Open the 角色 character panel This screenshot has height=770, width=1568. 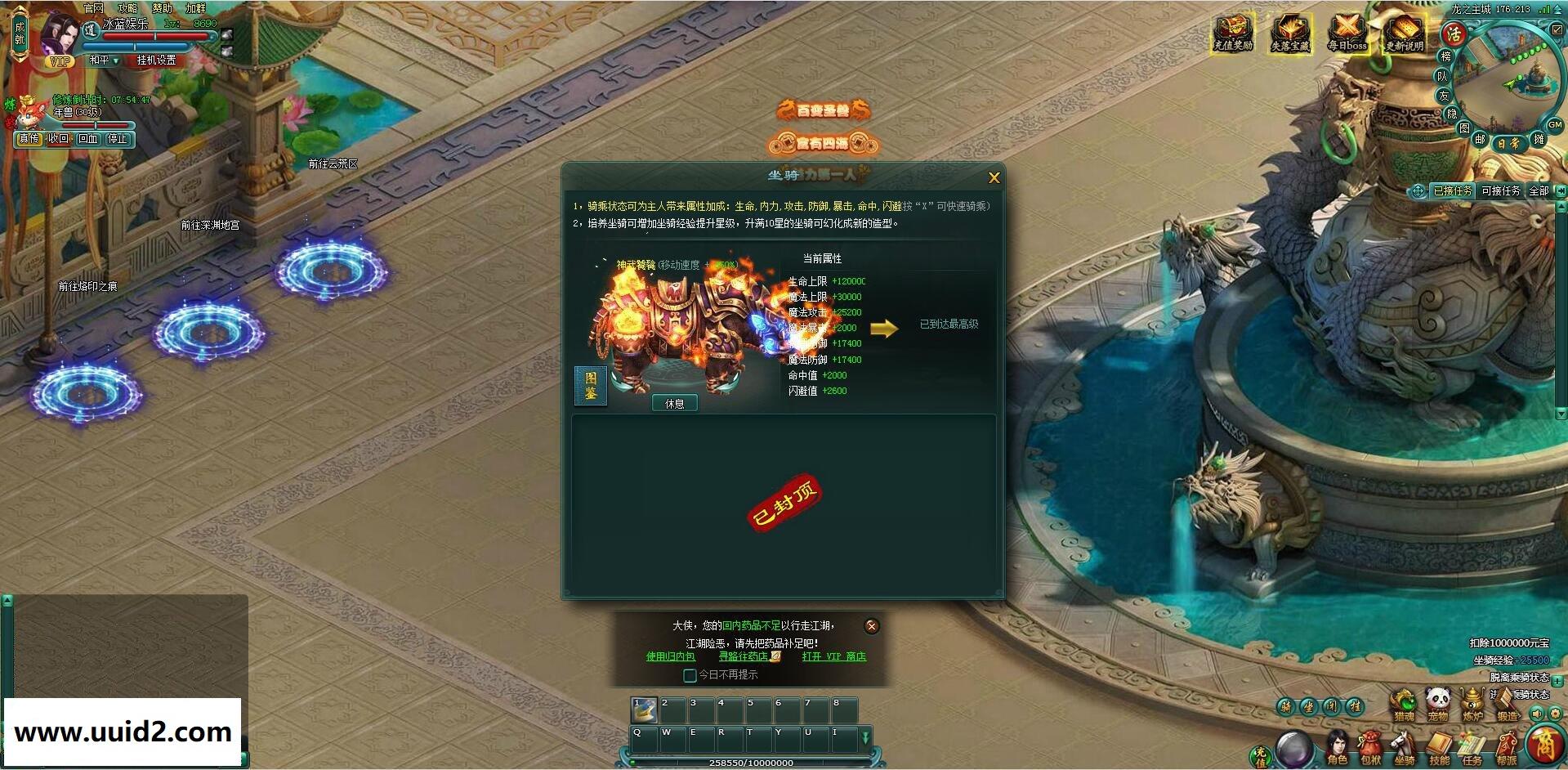pos(1338,749)
